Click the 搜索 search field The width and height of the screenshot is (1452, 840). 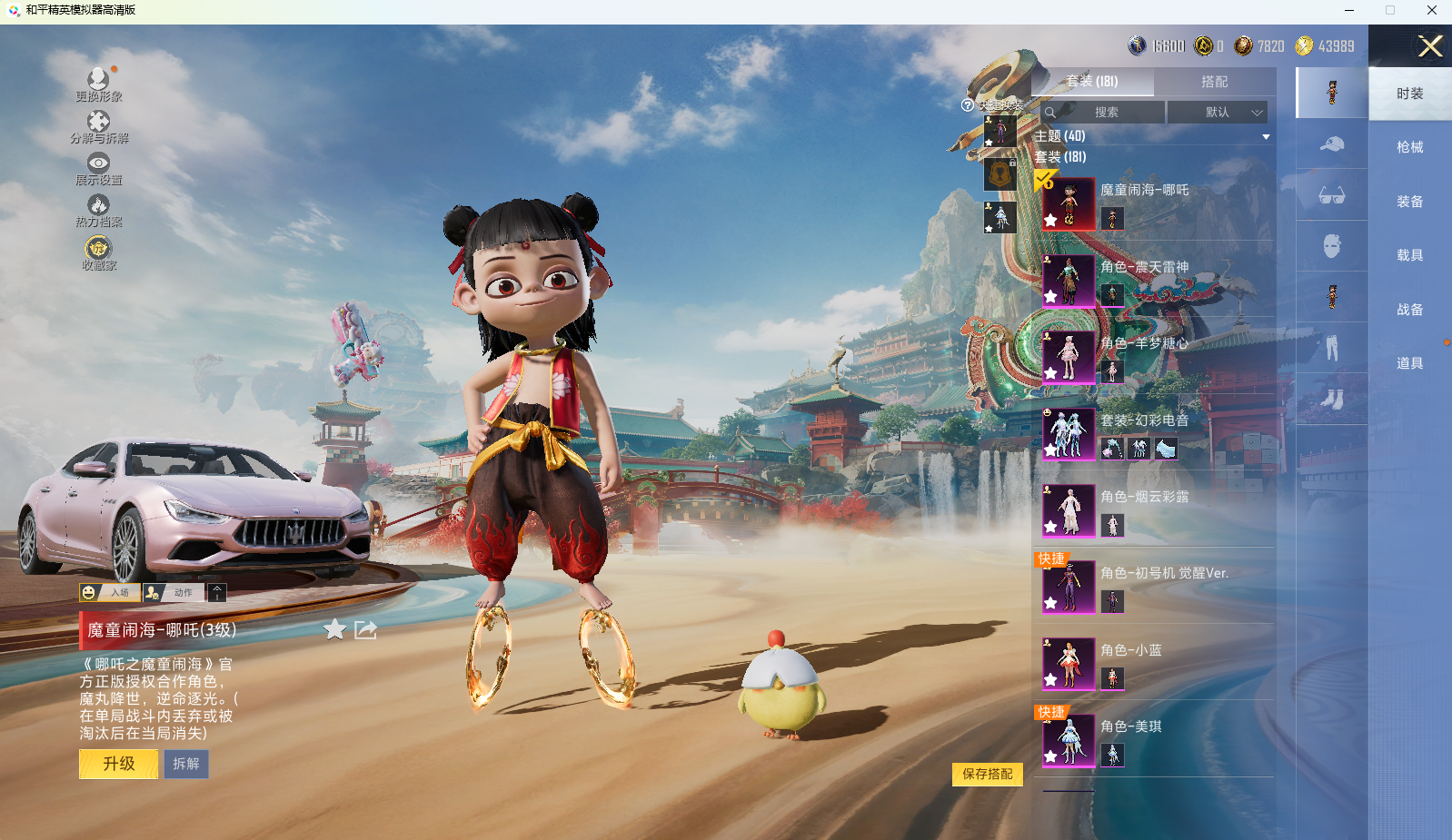tap(1105, 113)
